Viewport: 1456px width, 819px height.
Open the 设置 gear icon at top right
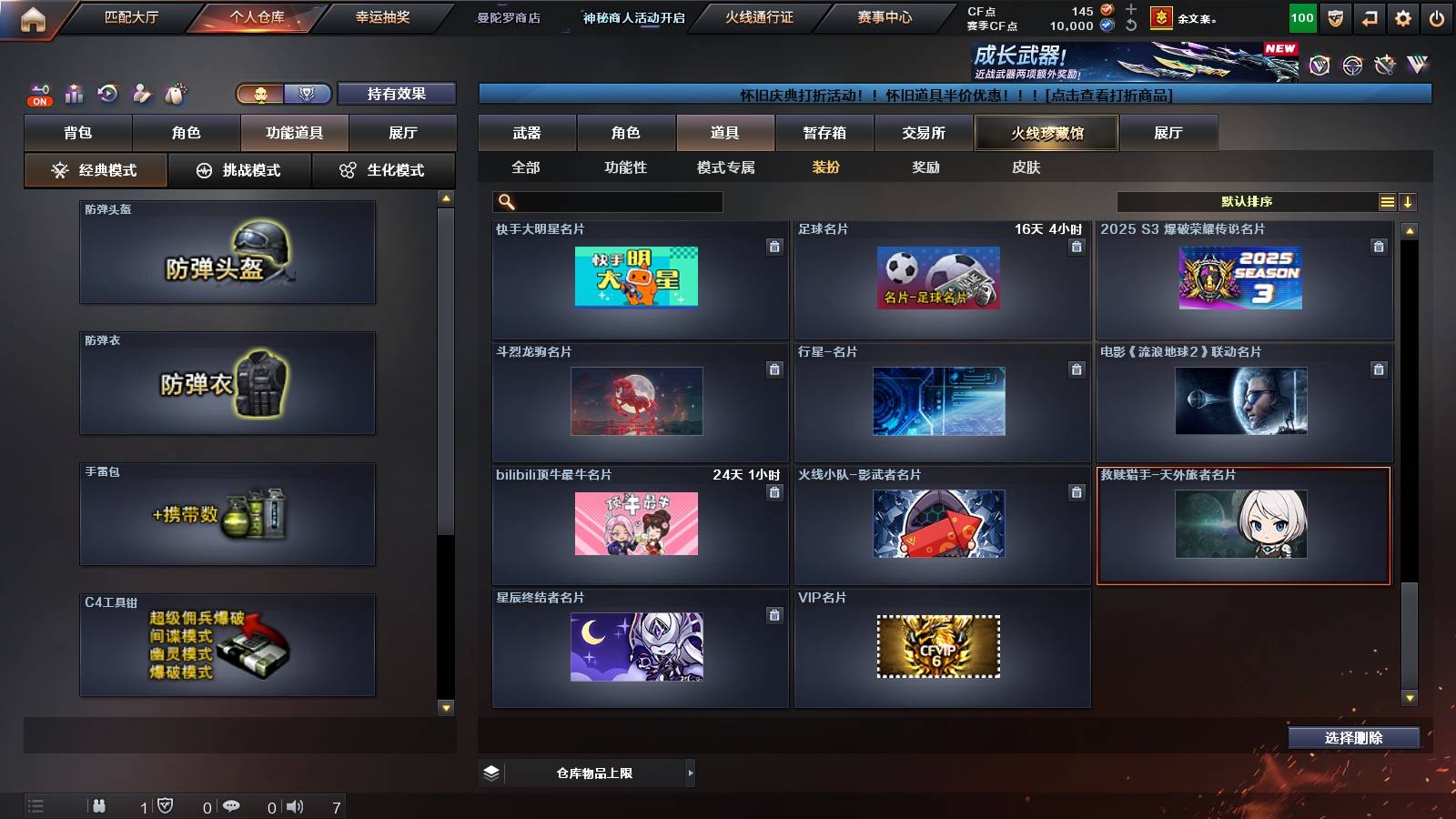[x=1403, y=15]
